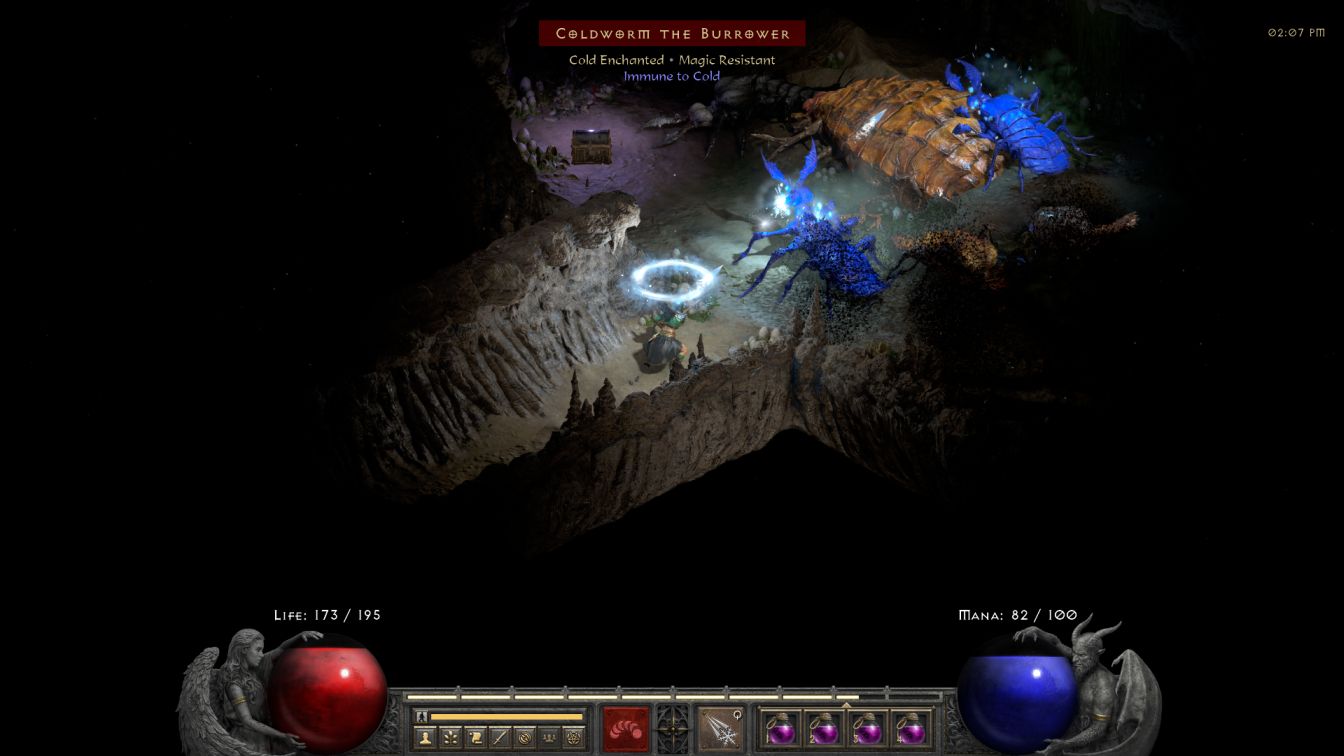Viewport: 1344px width, 756px height.
Task: Select the ice shard right-click skill icon
Action: pos(719,728)
